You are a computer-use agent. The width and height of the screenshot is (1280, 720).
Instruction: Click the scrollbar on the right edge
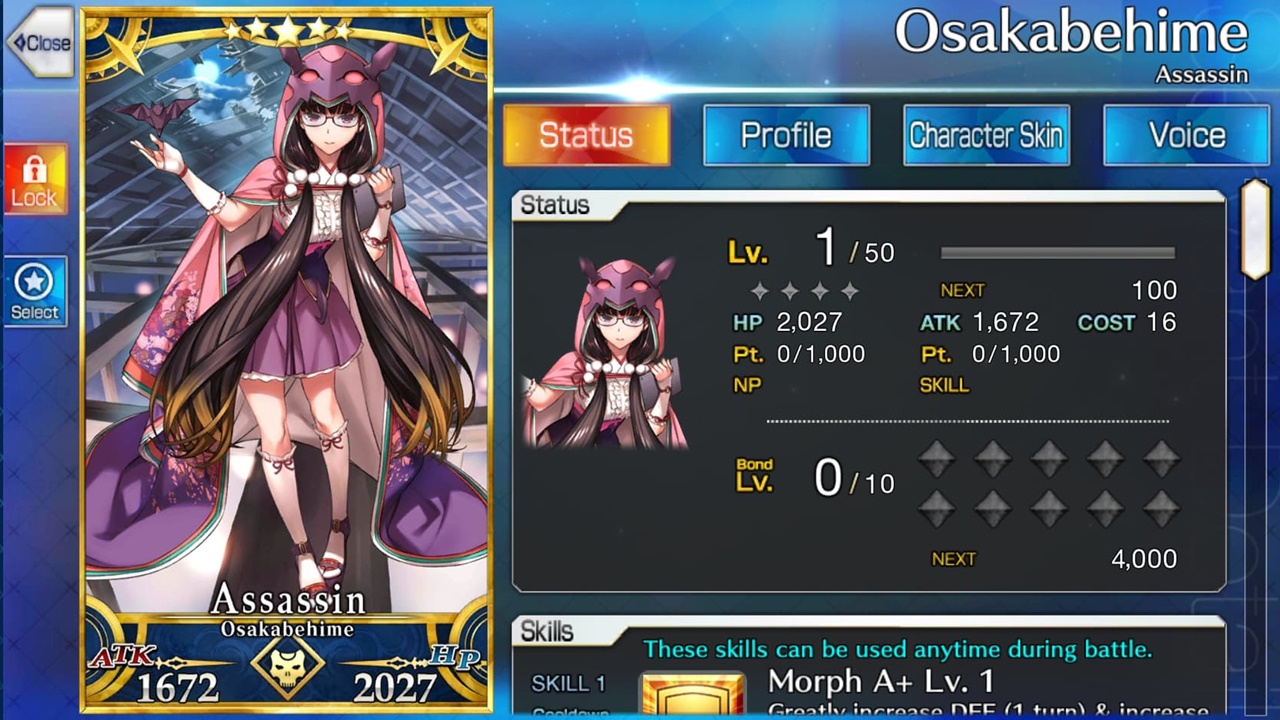pos(1255,230)
